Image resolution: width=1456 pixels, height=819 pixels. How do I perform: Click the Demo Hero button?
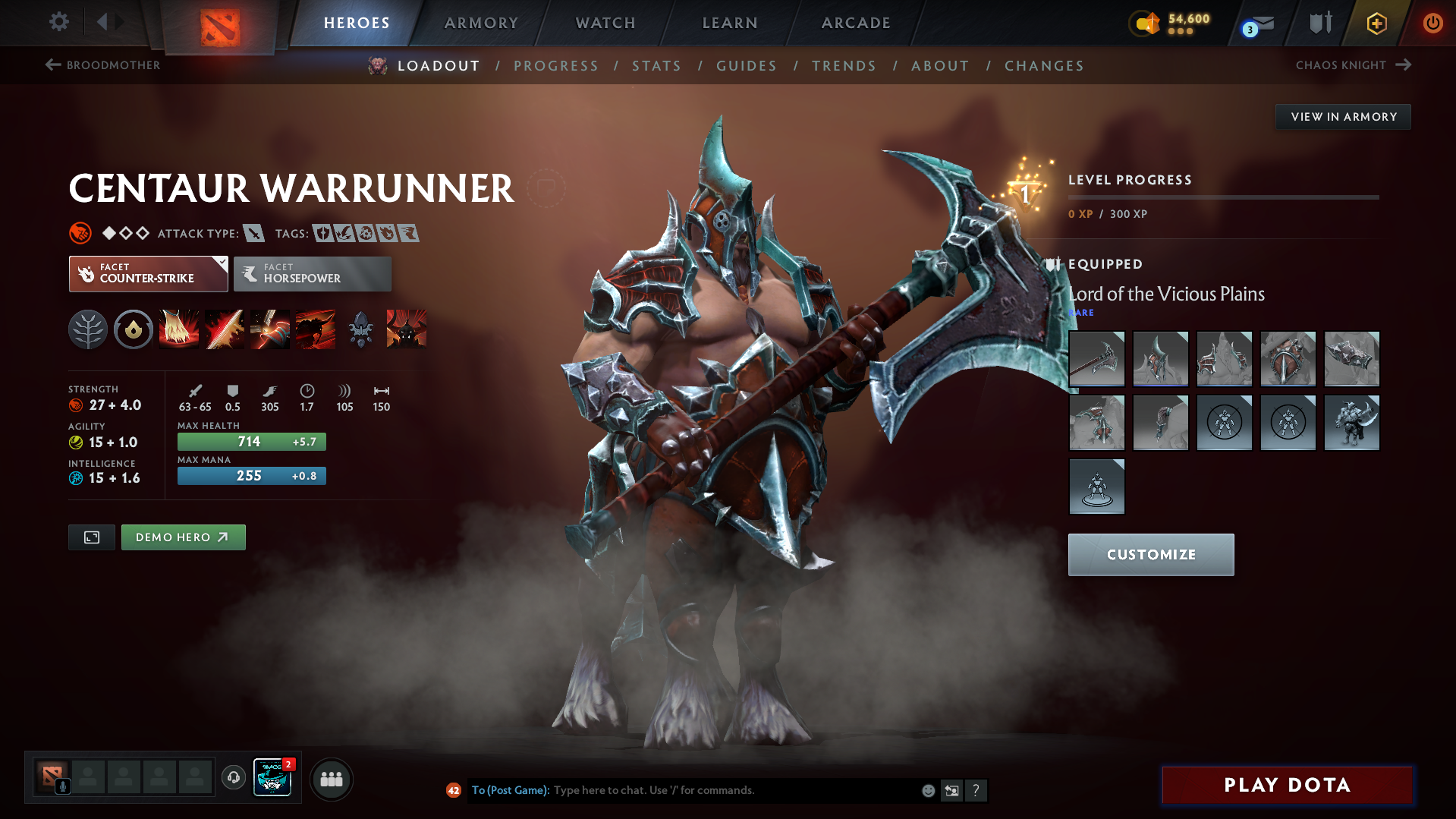(183, 537)
